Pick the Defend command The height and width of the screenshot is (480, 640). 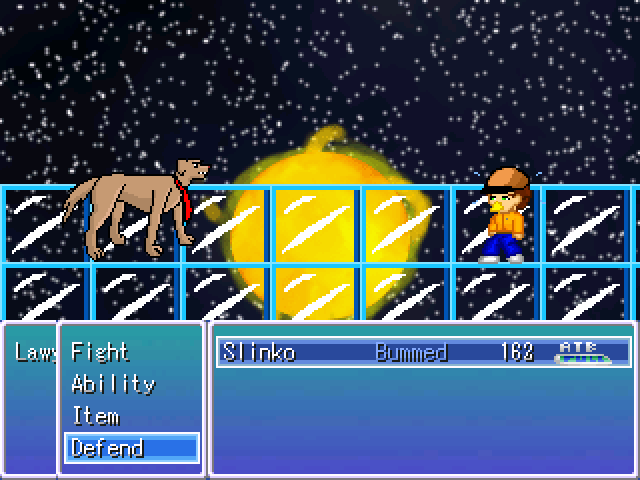(x=108, y=448)
